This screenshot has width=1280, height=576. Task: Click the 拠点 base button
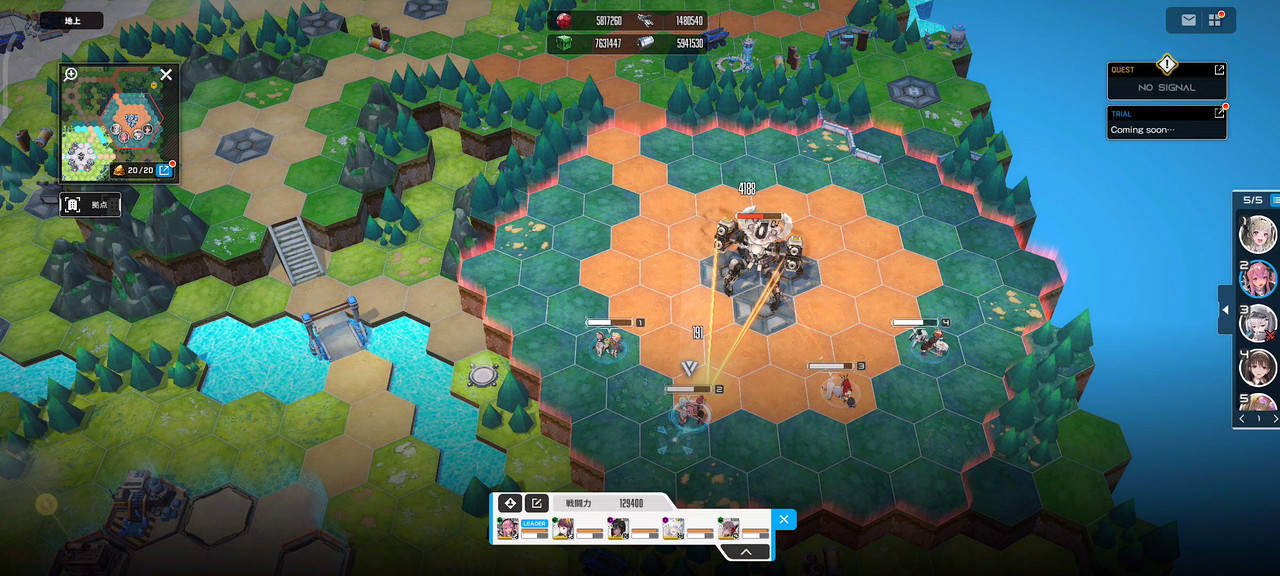click(90, 205)
